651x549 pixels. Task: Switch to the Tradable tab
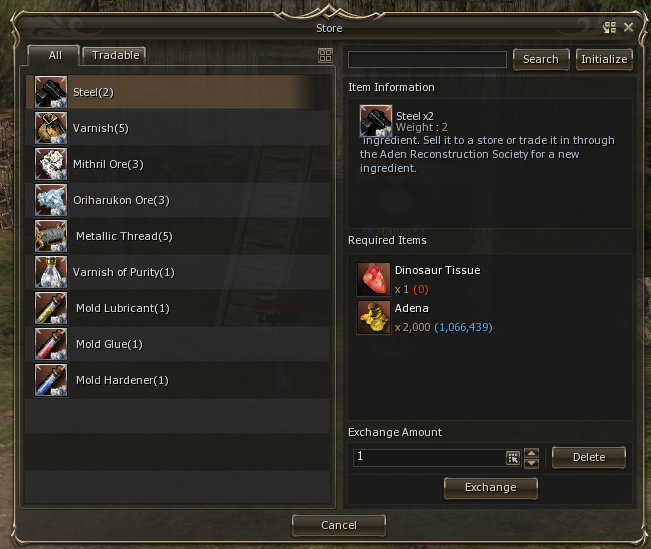point(116,56)
